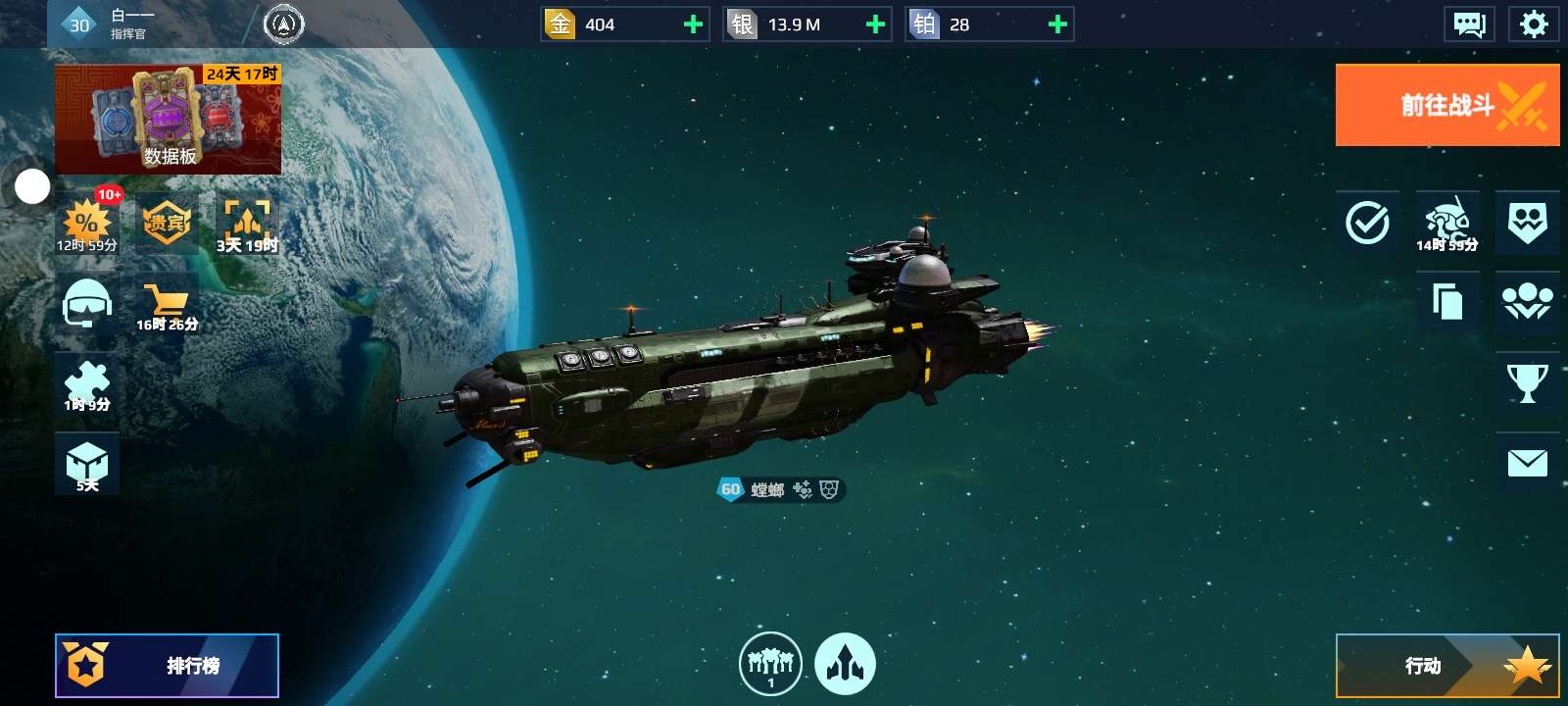Go to battle with the orange 前往战斗 button
Image resolution: width=1568 pixels, height=706 pixels.
pos(1446,105)
